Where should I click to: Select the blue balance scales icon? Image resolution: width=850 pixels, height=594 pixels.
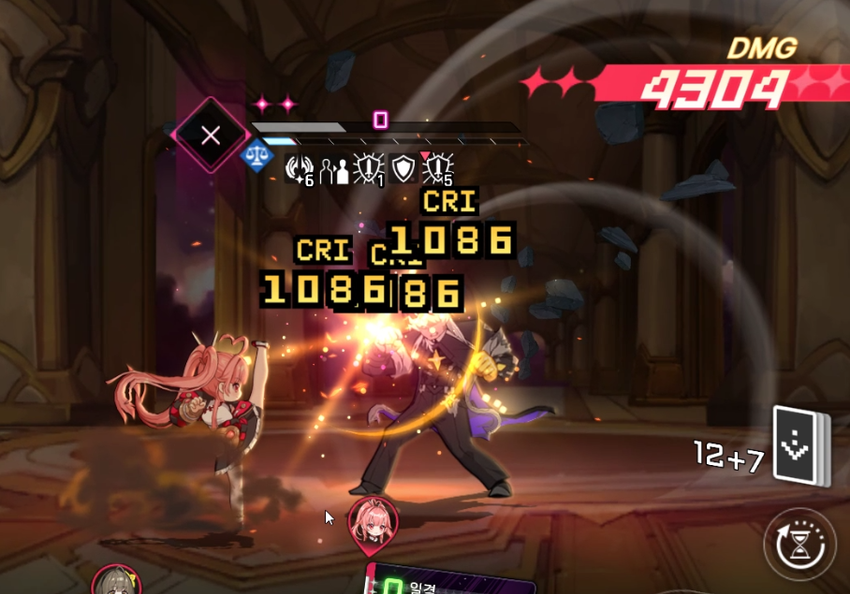258,156
